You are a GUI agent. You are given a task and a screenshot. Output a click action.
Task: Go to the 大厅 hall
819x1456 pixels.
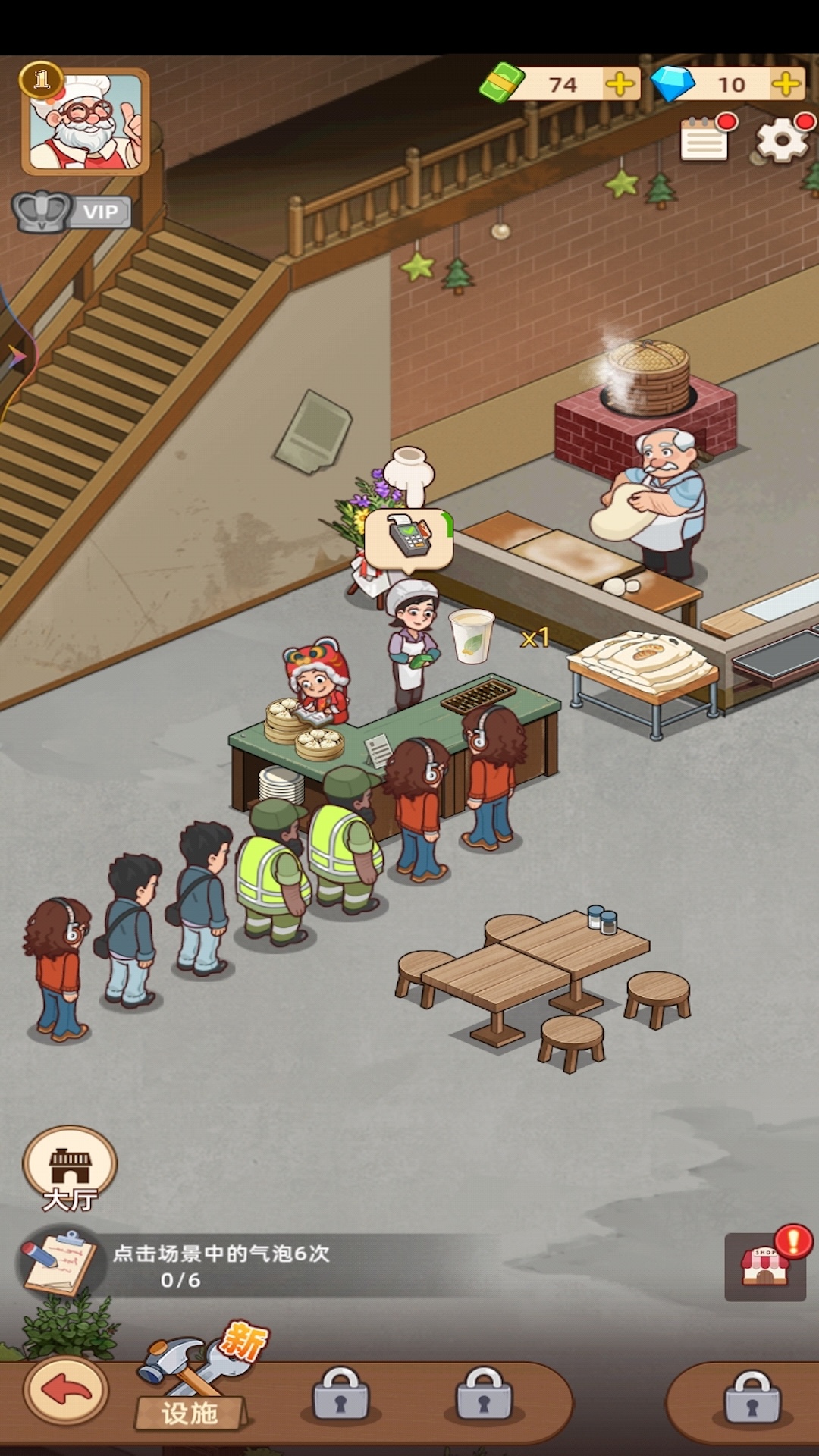70,1168
